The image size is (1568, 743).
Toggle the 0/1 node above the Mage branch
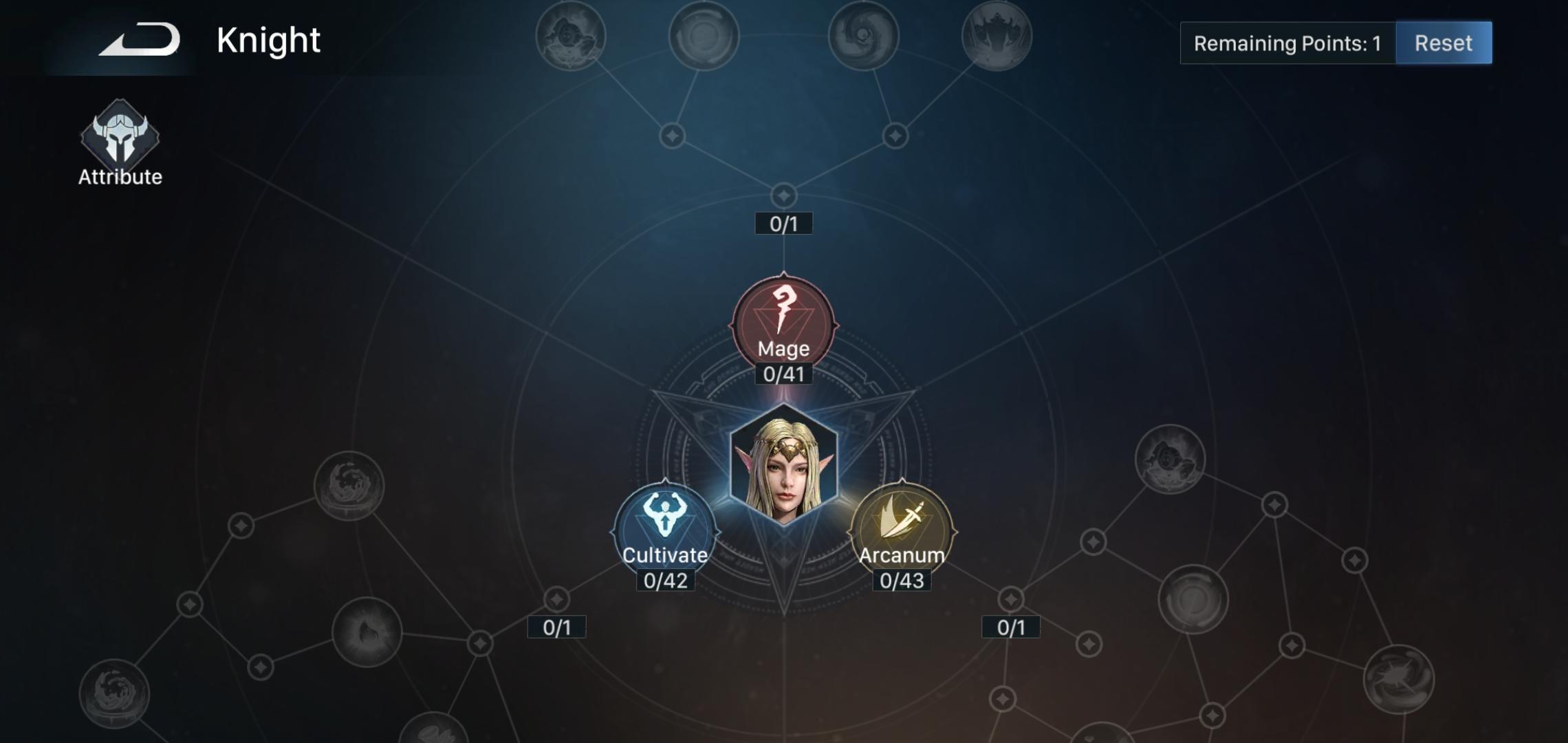(x=784, y=223)
